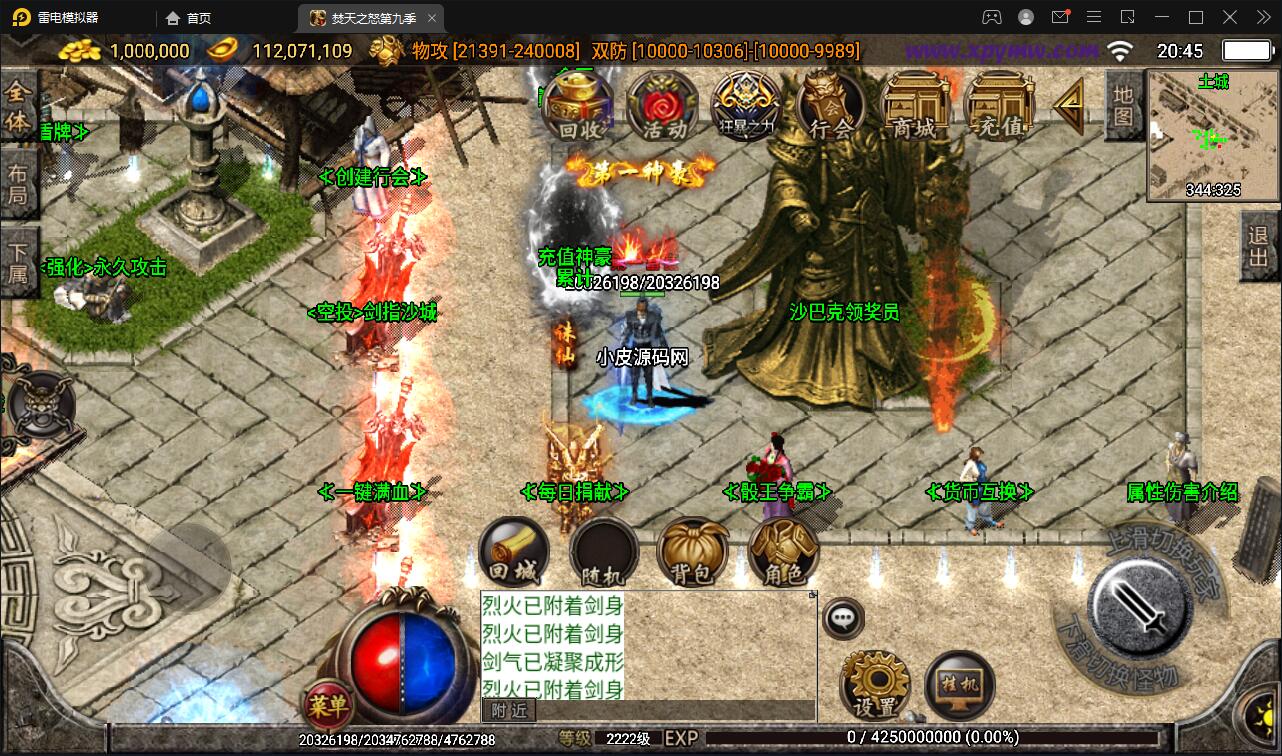The image size is (1282, 756).
Task: Open the 背包 backpack
Action: click(x=692, y=553)
